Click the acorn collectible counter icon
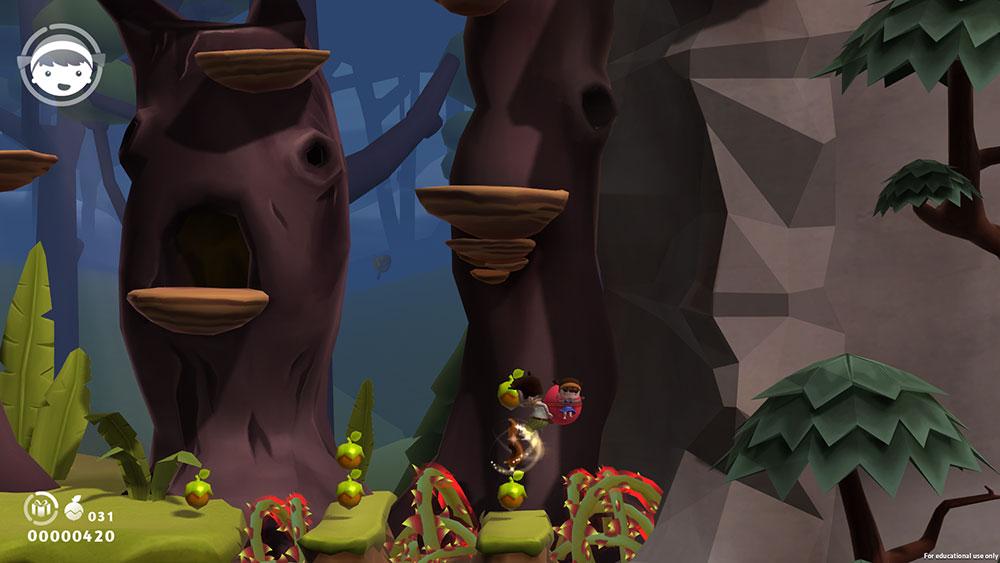 click(x=75, y=510)
